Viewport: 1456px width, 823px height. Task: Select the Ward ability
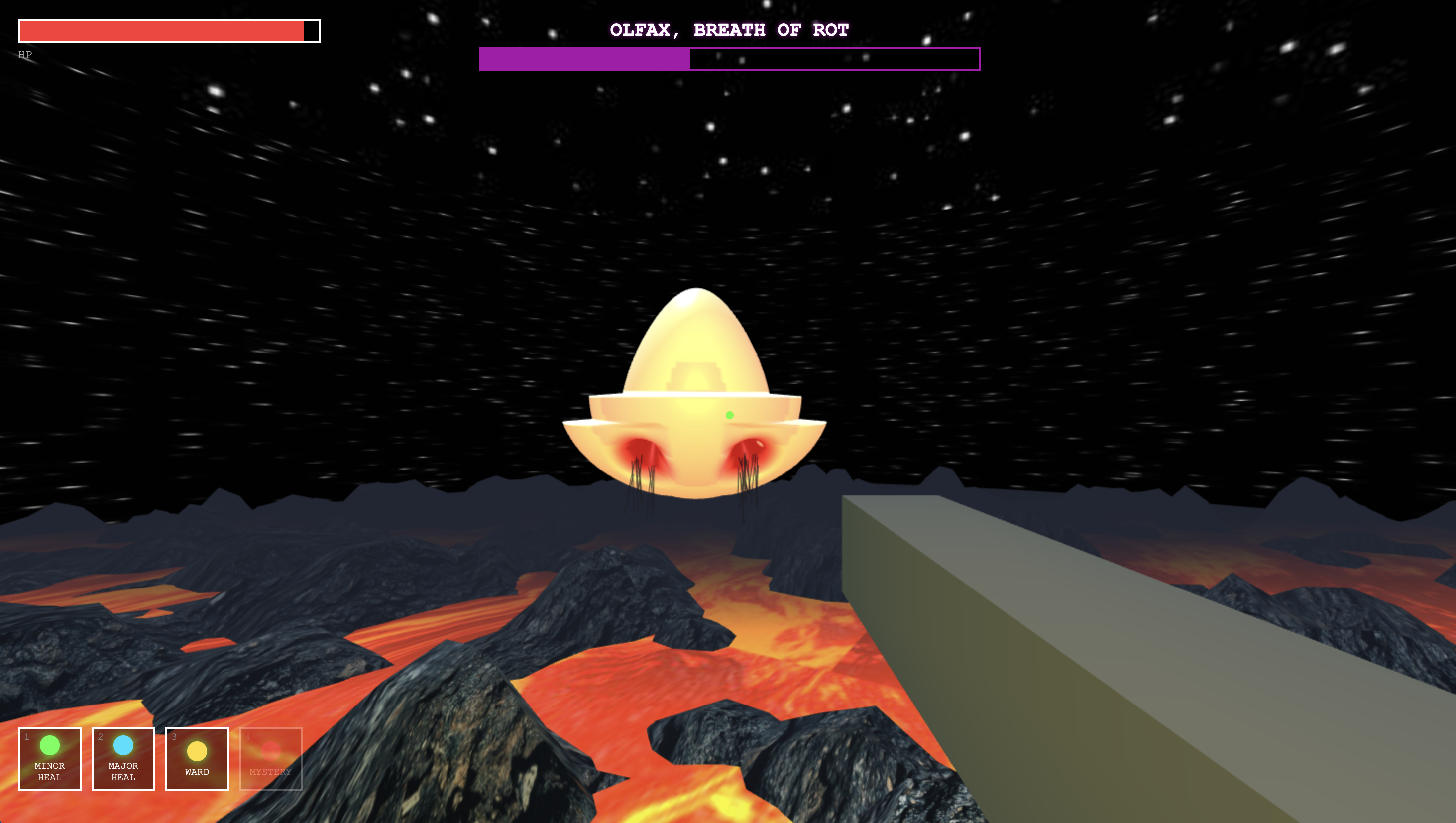tap(197, 759)
